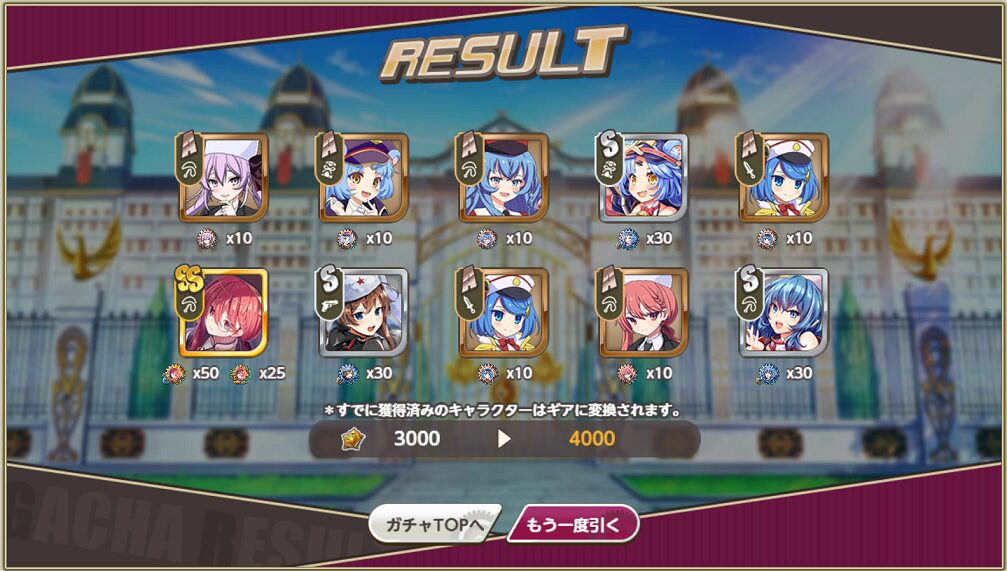Pull again with もう一度引く button

pos(572,523)
